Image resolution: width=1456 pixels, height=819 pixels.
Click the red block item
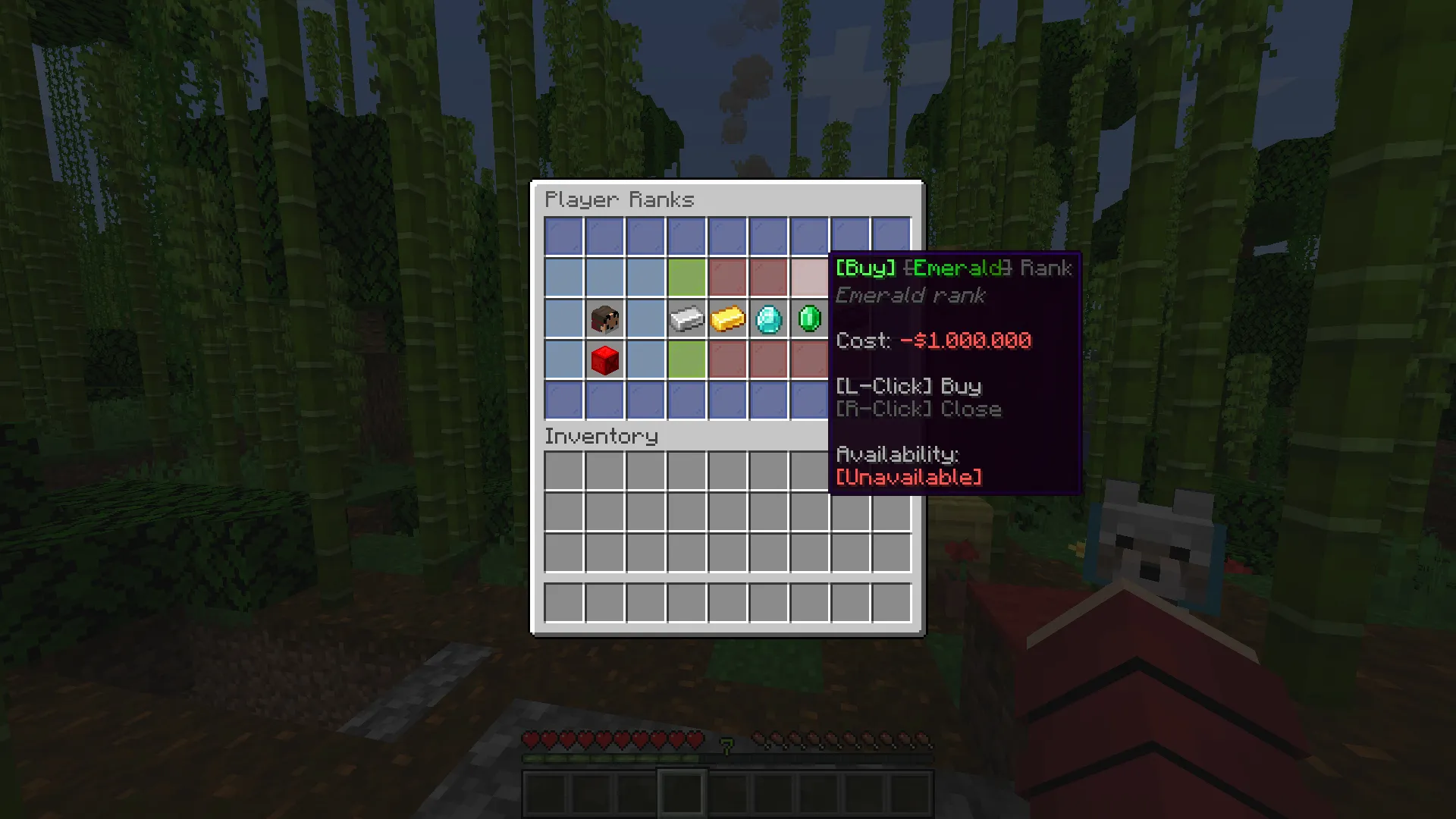(604, 359)
